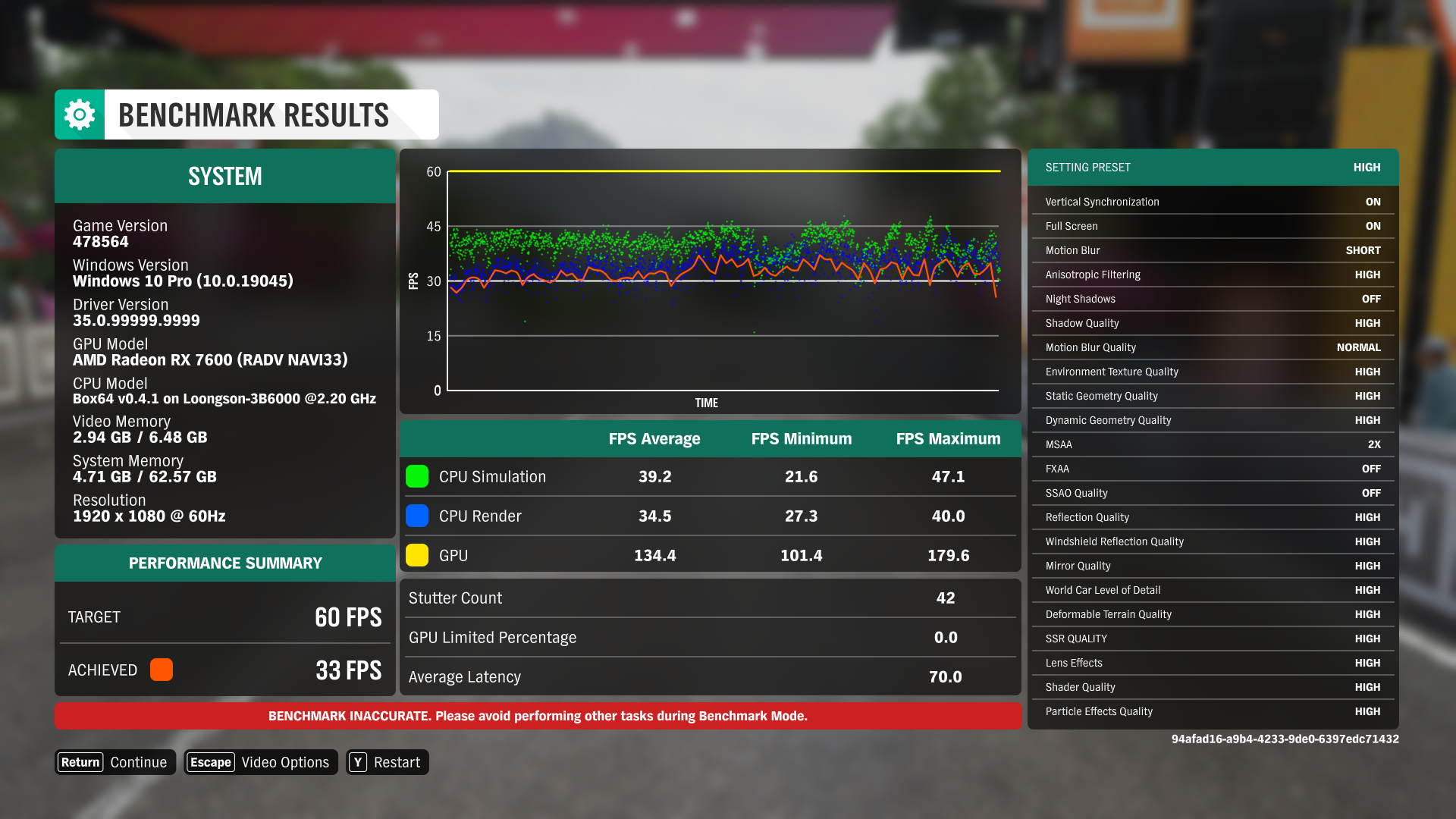
Task: Continue past the benchmark results
Action: tap(115, 762)
